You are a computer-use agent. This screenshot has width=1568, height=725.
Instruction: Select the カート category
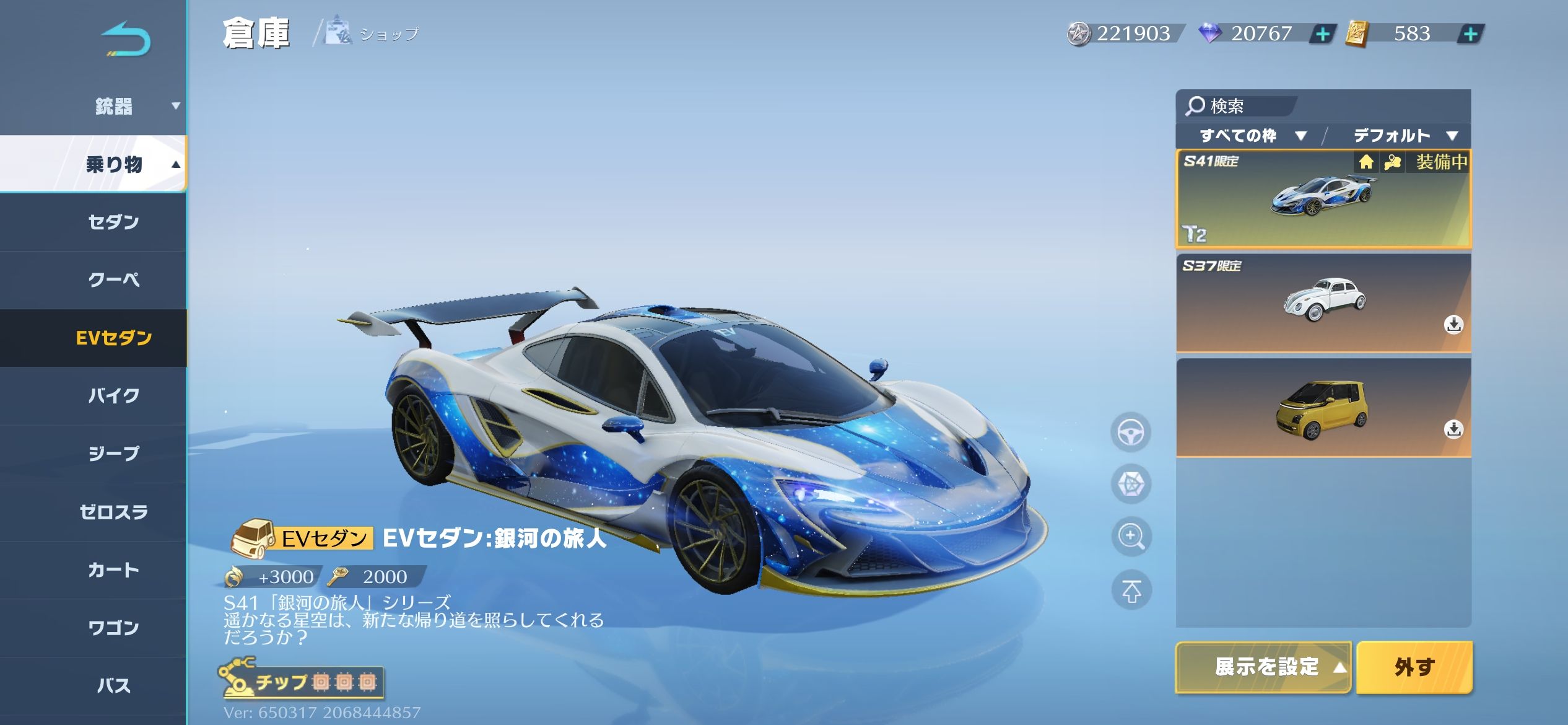(114, 569)
